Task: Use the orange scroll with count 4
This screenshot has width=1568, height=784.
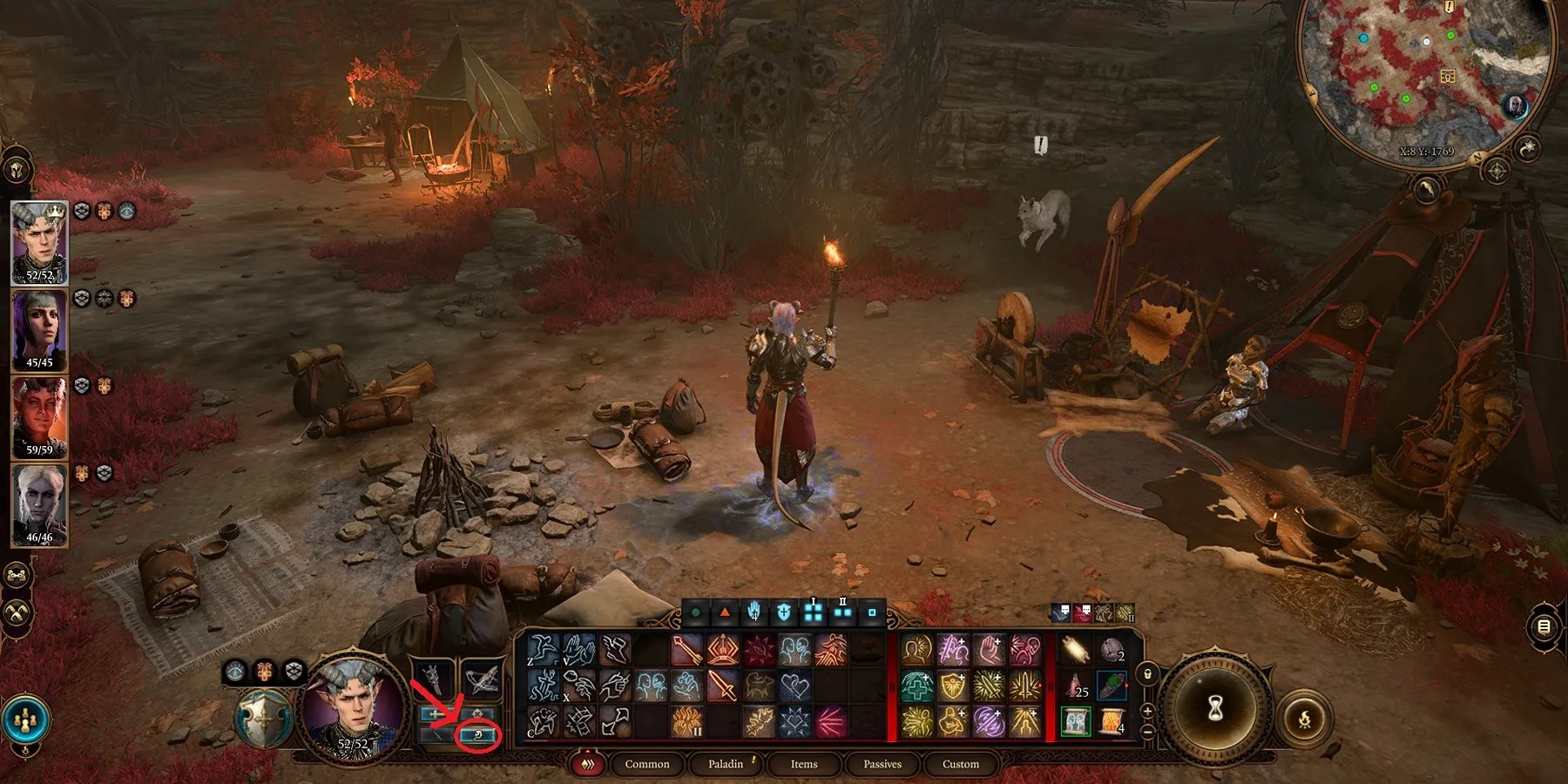Action: (x=1112, y=722)
